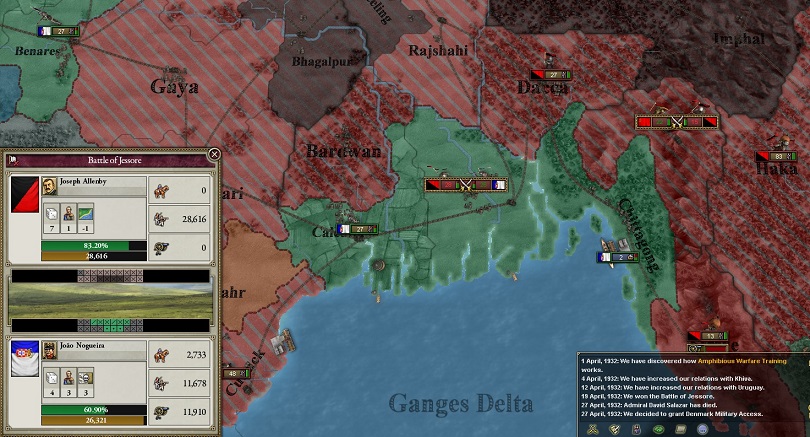This screenshot has height=437, width=810.
Task: Open the battle marker northeast of Chittagong
Action: [676, 122]
